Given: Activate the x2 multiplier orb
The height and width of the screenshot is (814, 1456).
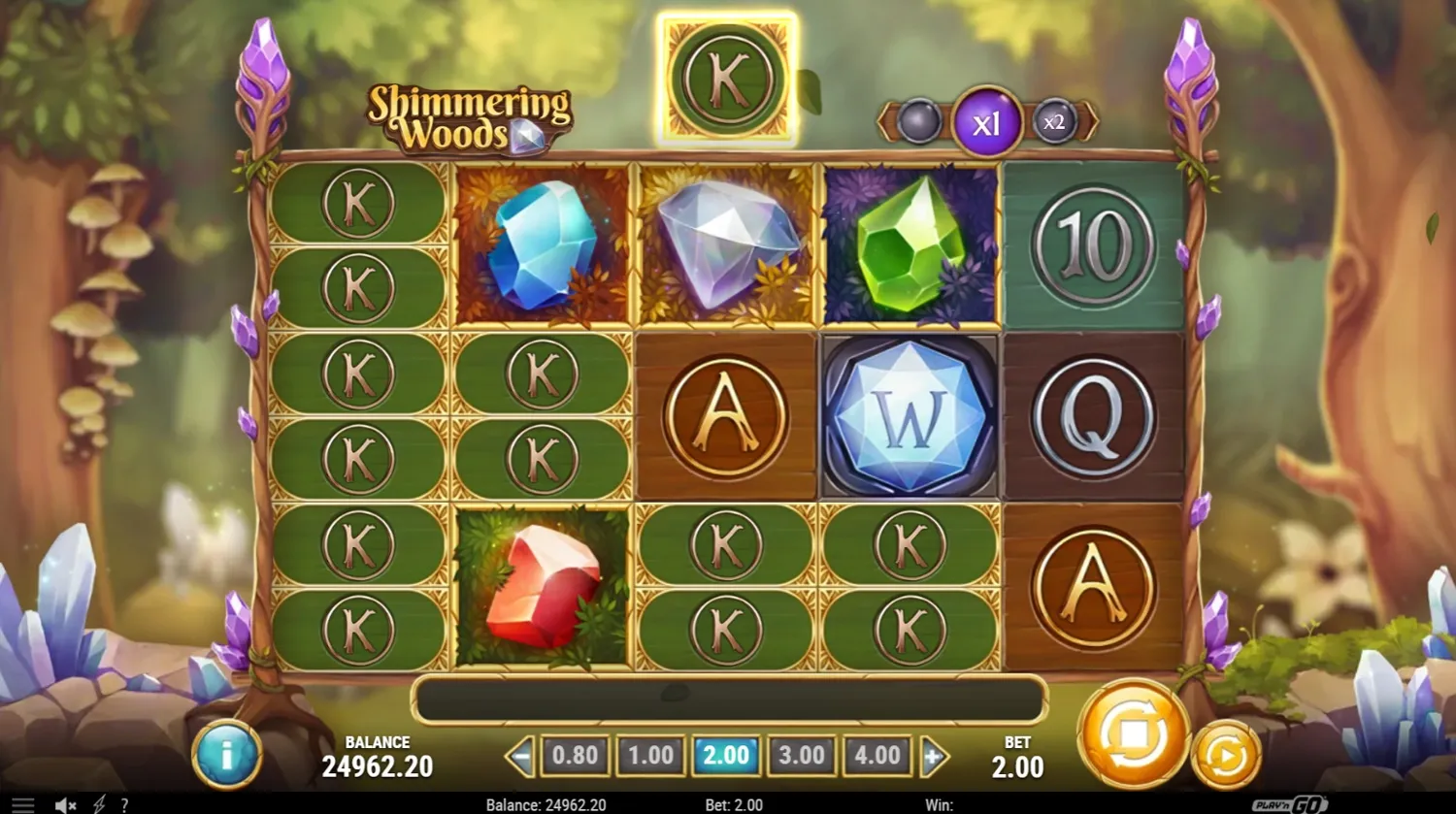Looking at the screenshot, I should (1054, 122).
